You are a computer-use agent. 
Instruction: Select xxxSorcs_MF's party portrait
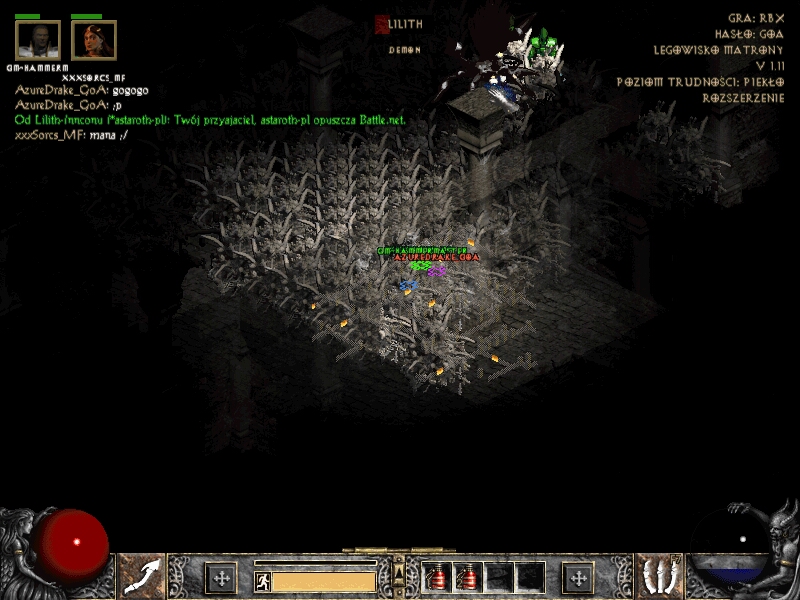[x=93, y=40]
